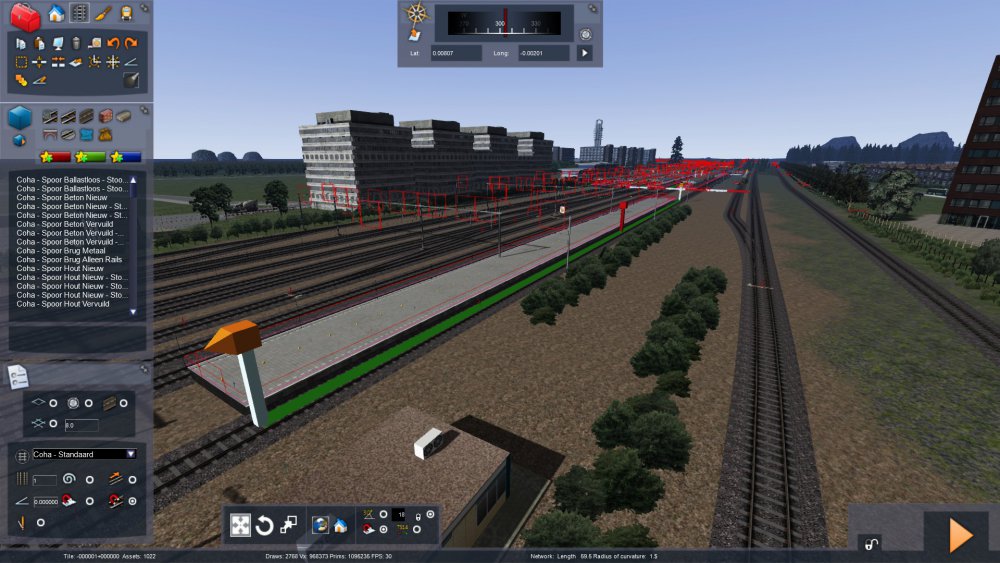The height and width of the screenshot is (563, 1000).
Task: Toggle the spiral easement radio option
Action: 90,480
